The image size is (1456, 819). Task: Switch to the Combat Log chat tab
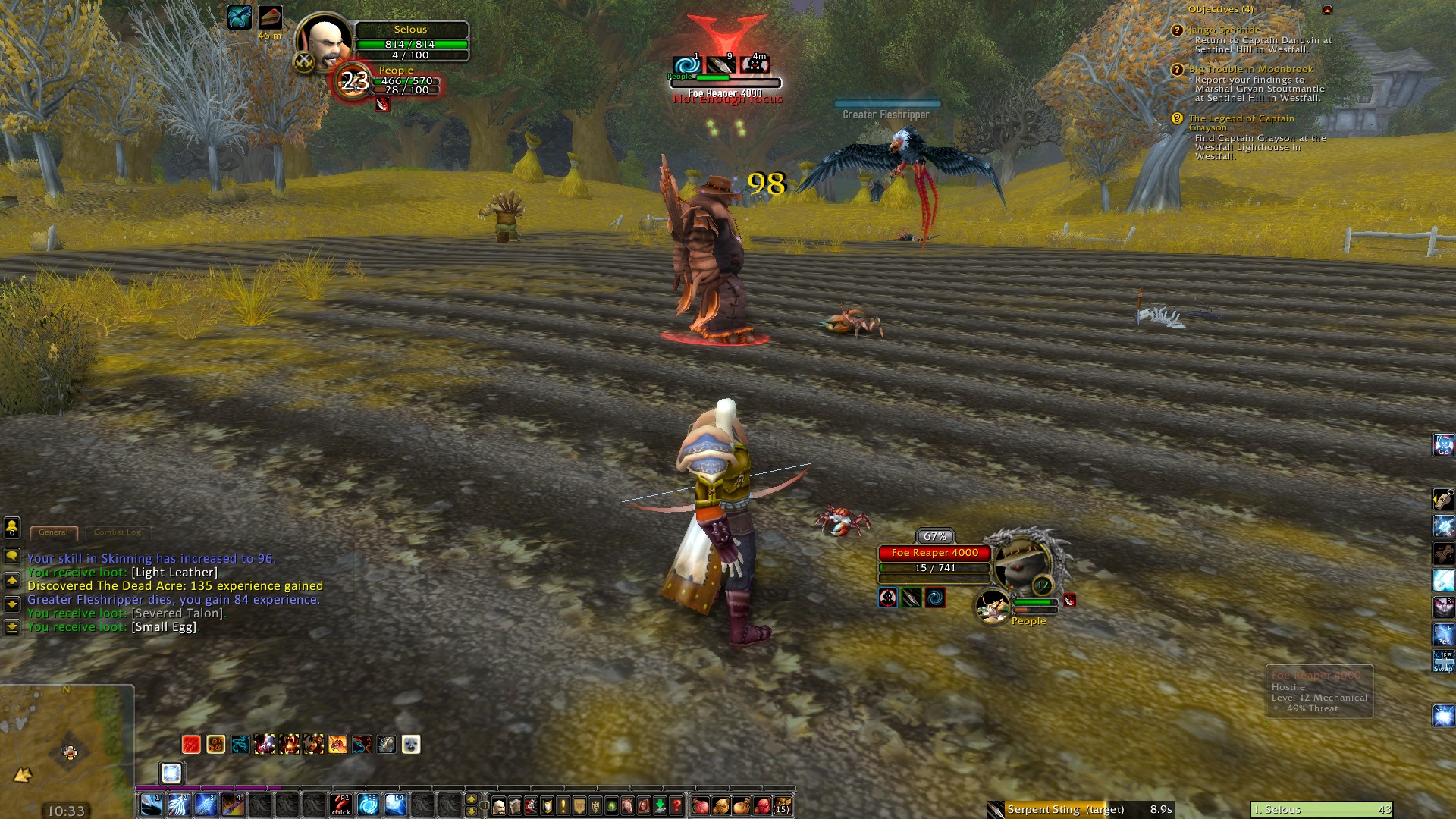[x=118, y=532]
